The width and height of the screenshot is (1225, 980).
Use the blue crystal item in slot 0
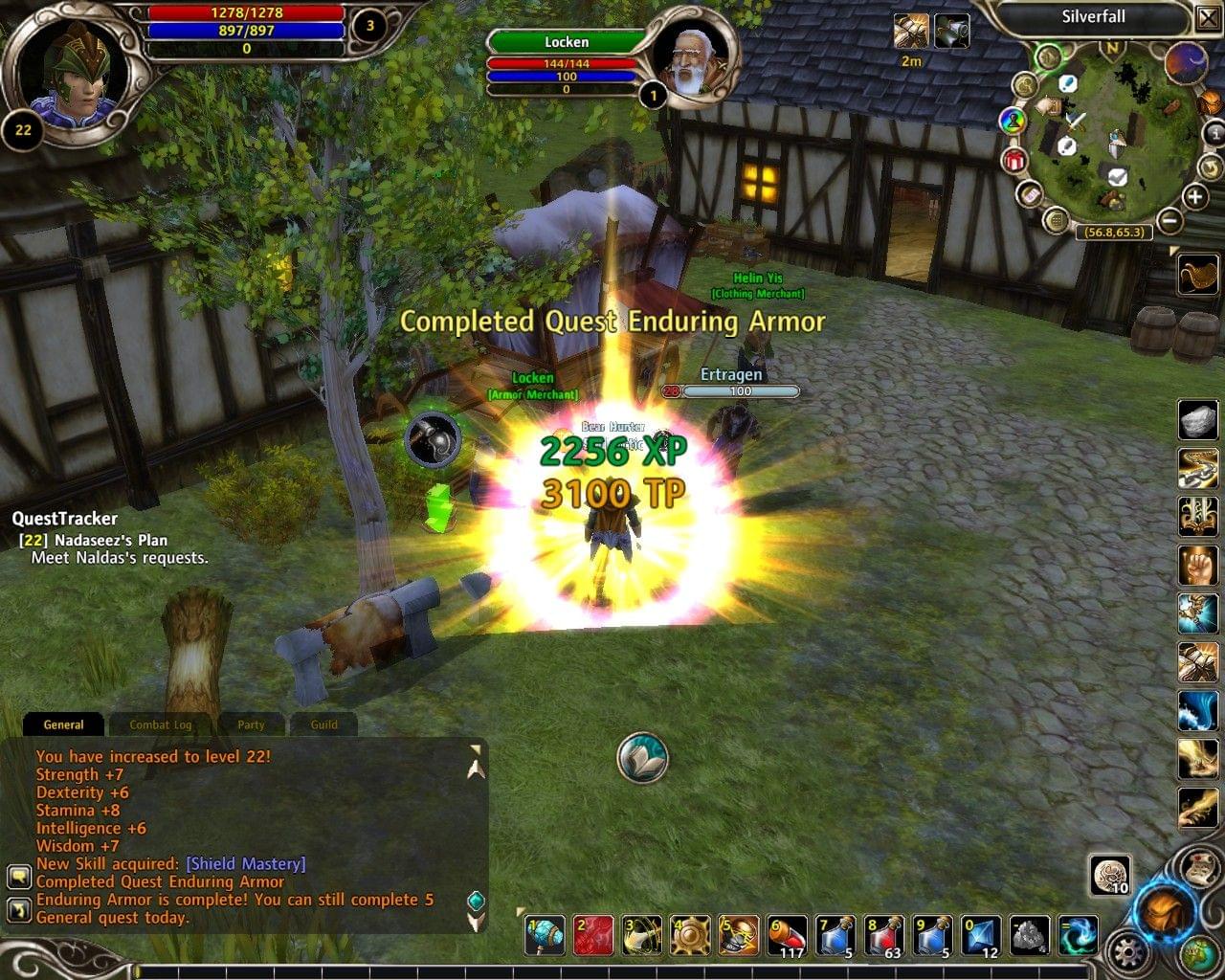click(x=981, y=935)
